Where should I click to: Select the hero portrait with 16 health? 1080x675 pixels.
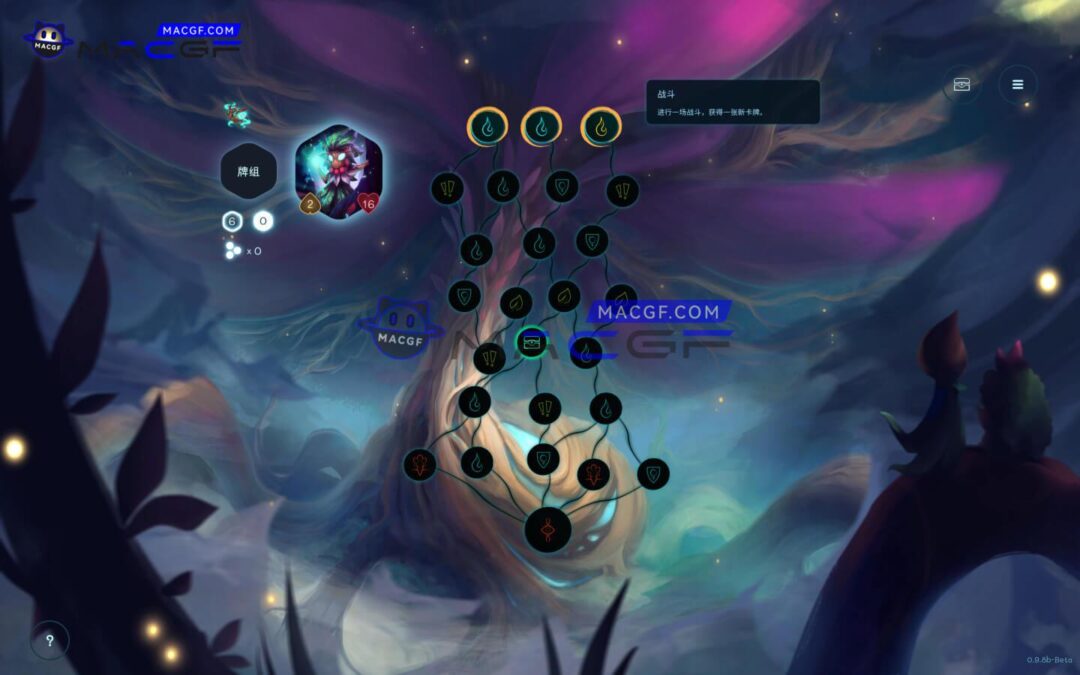coord(339,171)
